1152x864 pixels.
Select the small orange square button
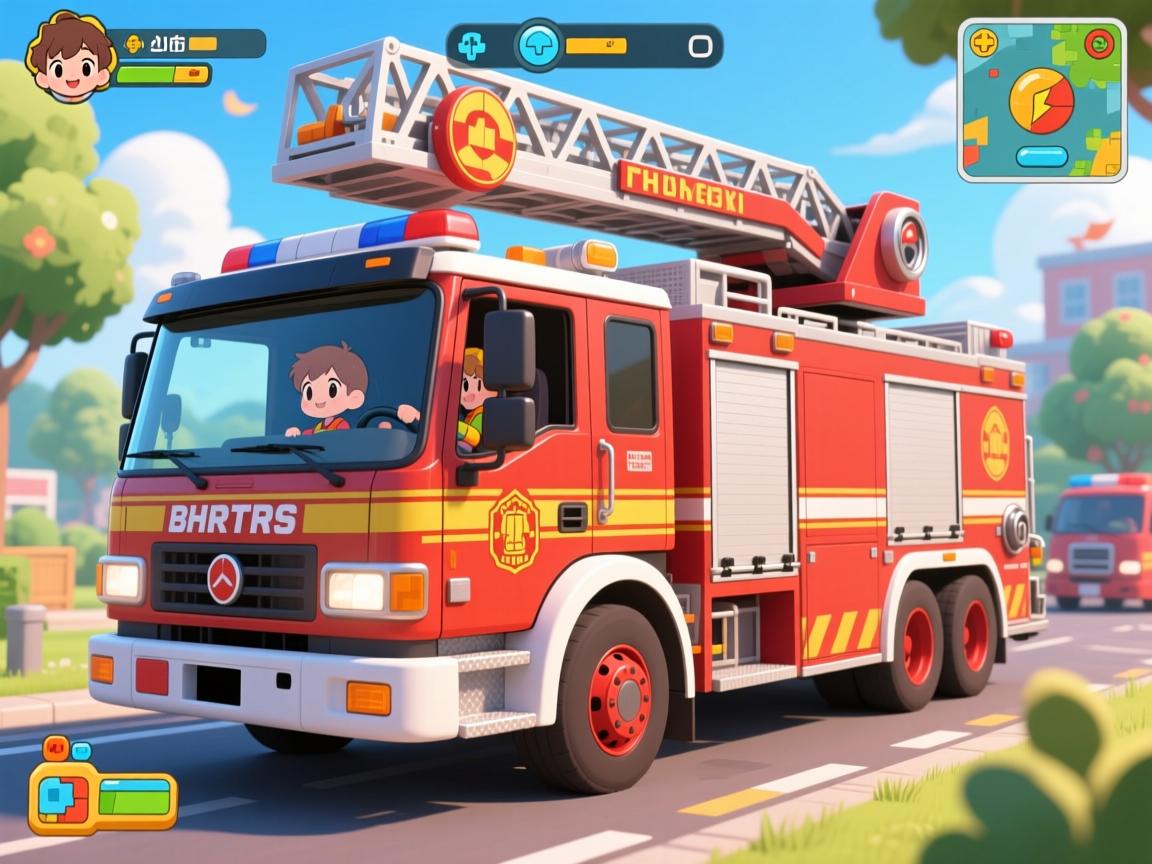pos(56,746)
